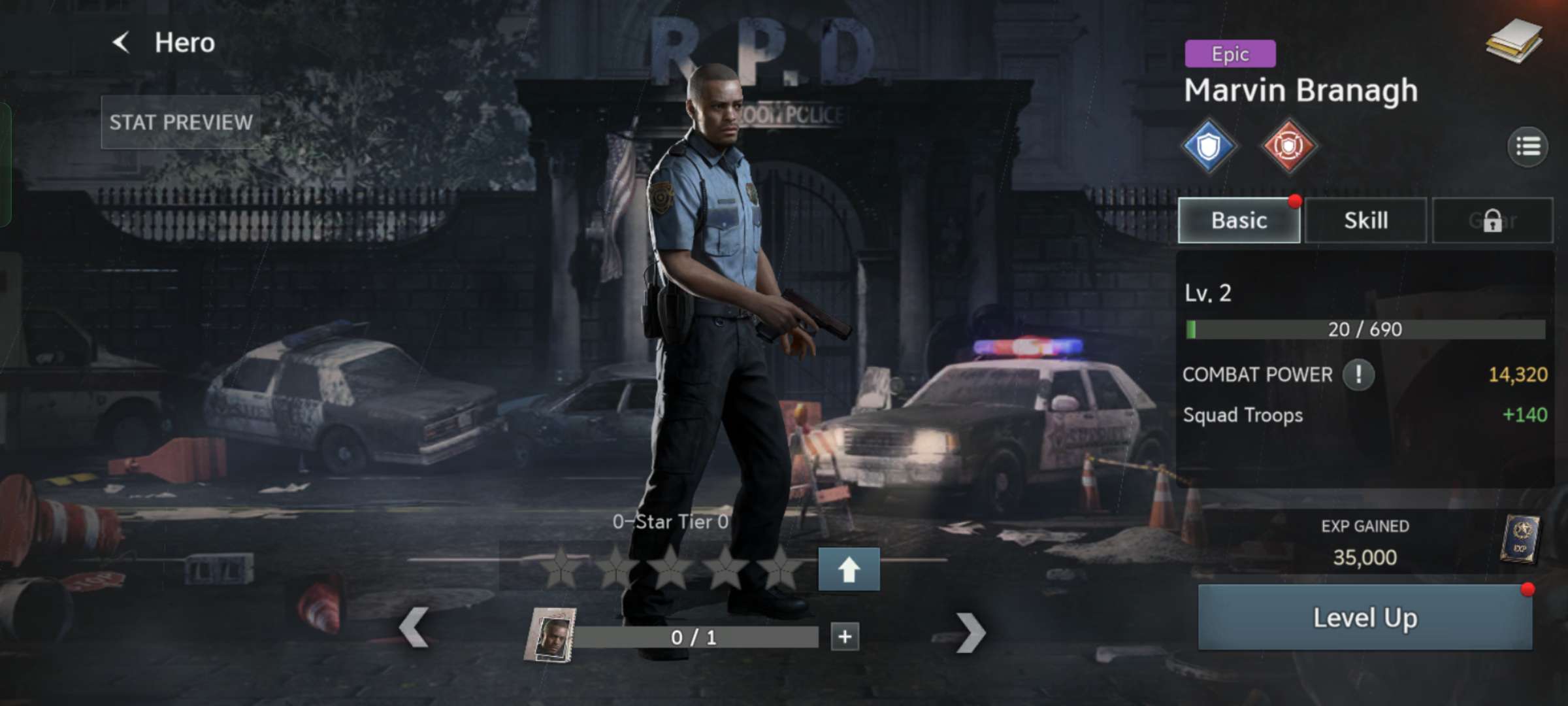
Task: Select Marvin's portrait fragment card
Action: point(551,635)
